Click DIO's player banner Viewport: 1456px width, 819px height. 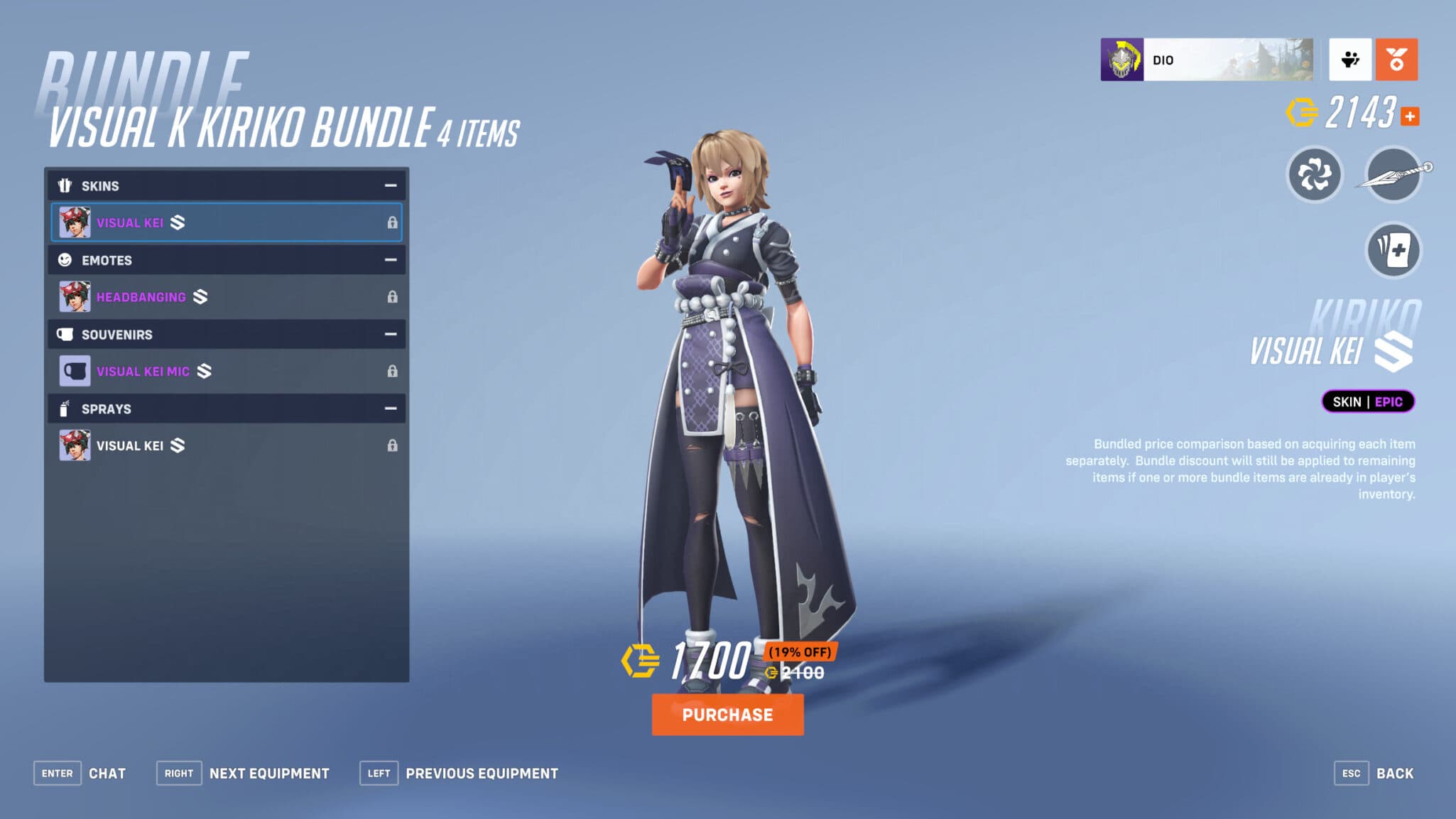(x=1207, y=59)
